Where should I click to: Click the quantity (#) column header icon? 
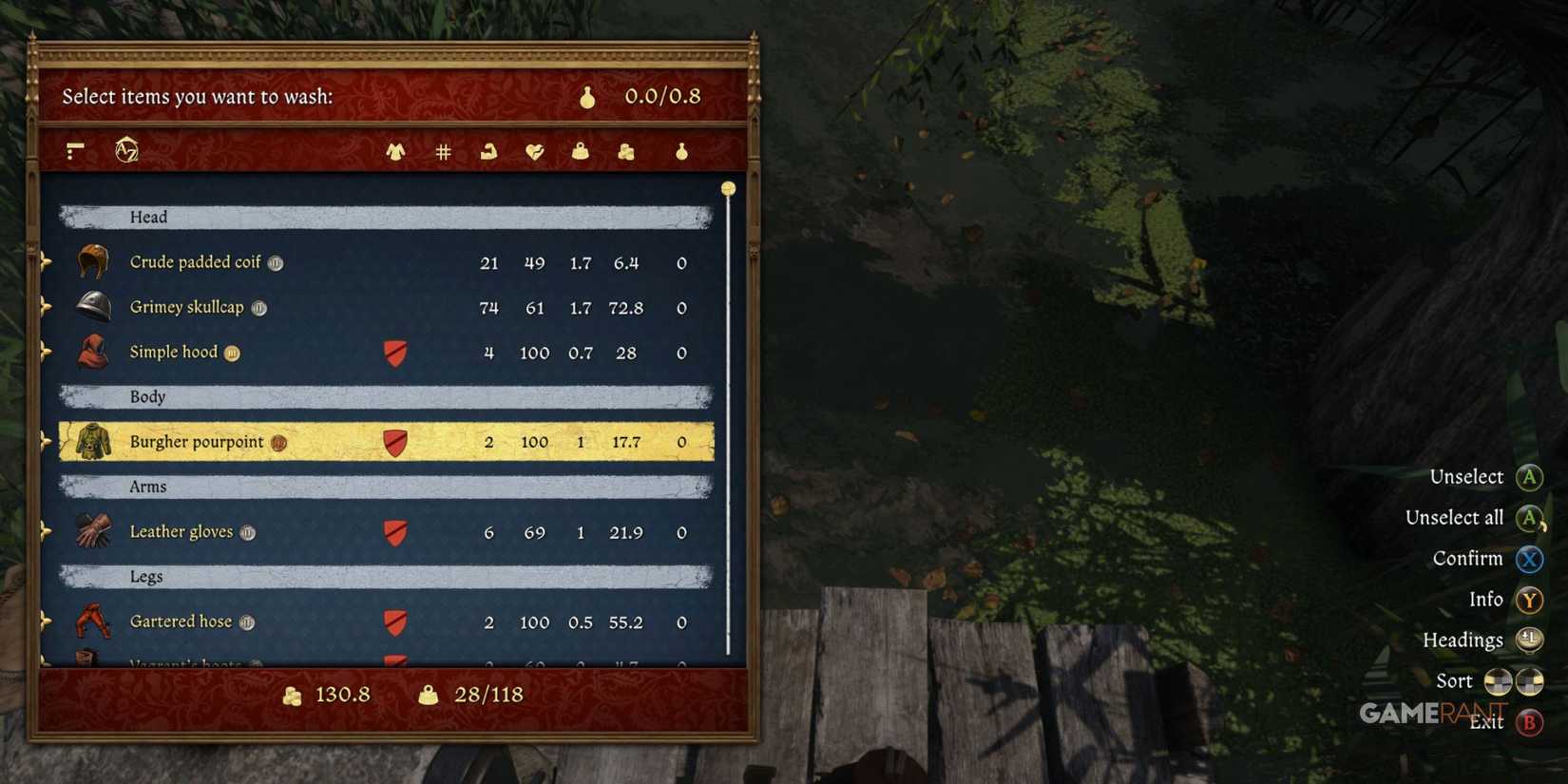443,150
